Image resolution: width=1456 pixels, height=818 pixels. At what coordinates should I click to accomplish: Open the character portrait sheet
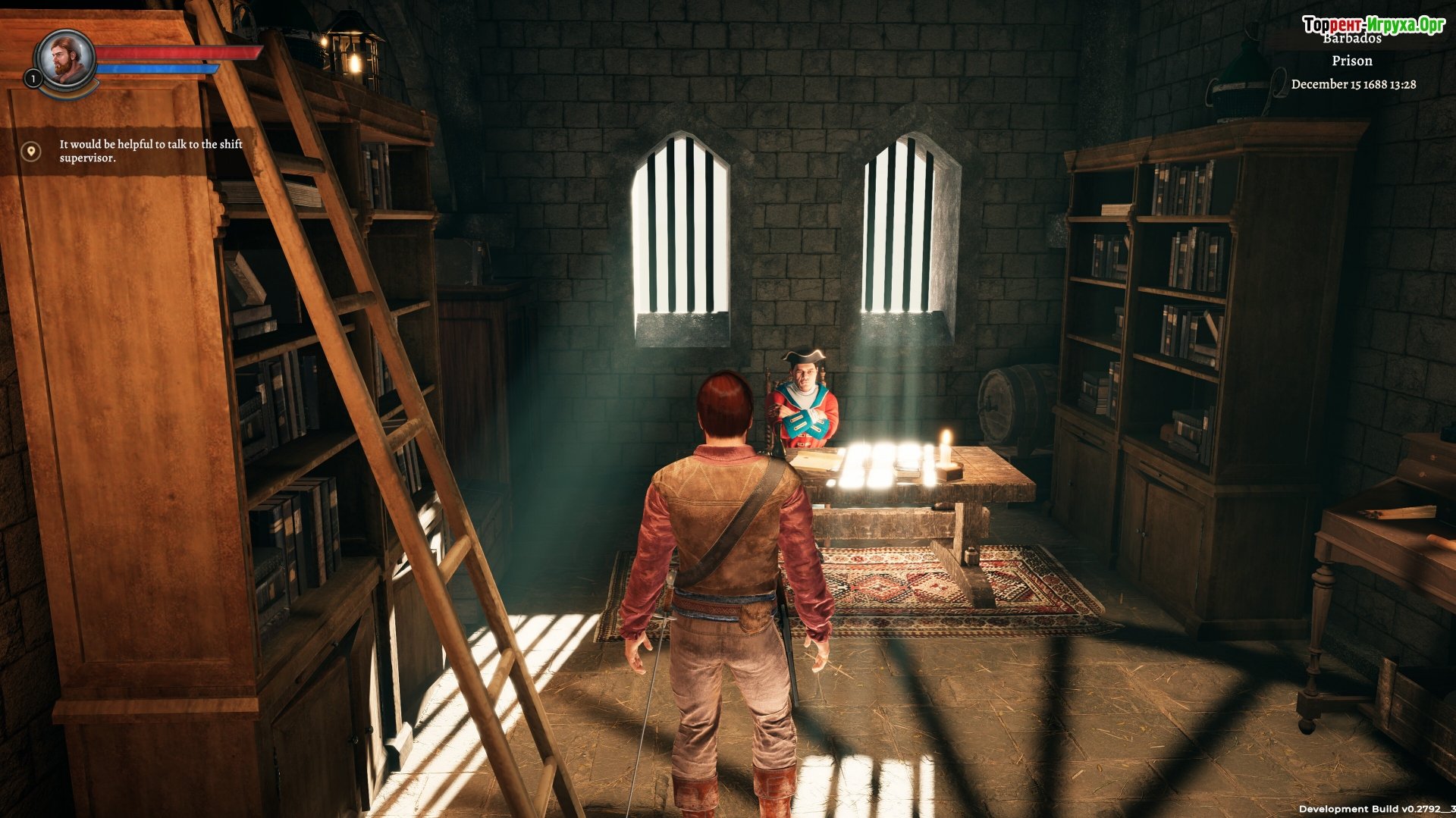[x=66, y=59]
